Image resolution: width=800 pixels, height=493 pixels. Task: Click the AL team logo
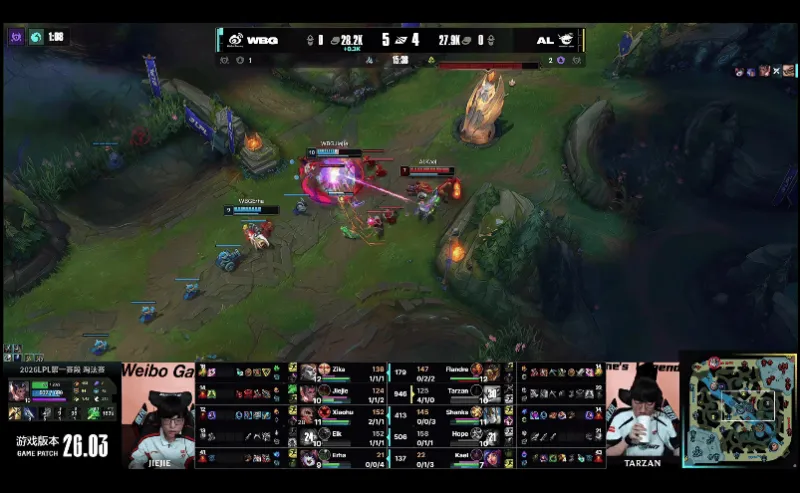click(566, 40)
